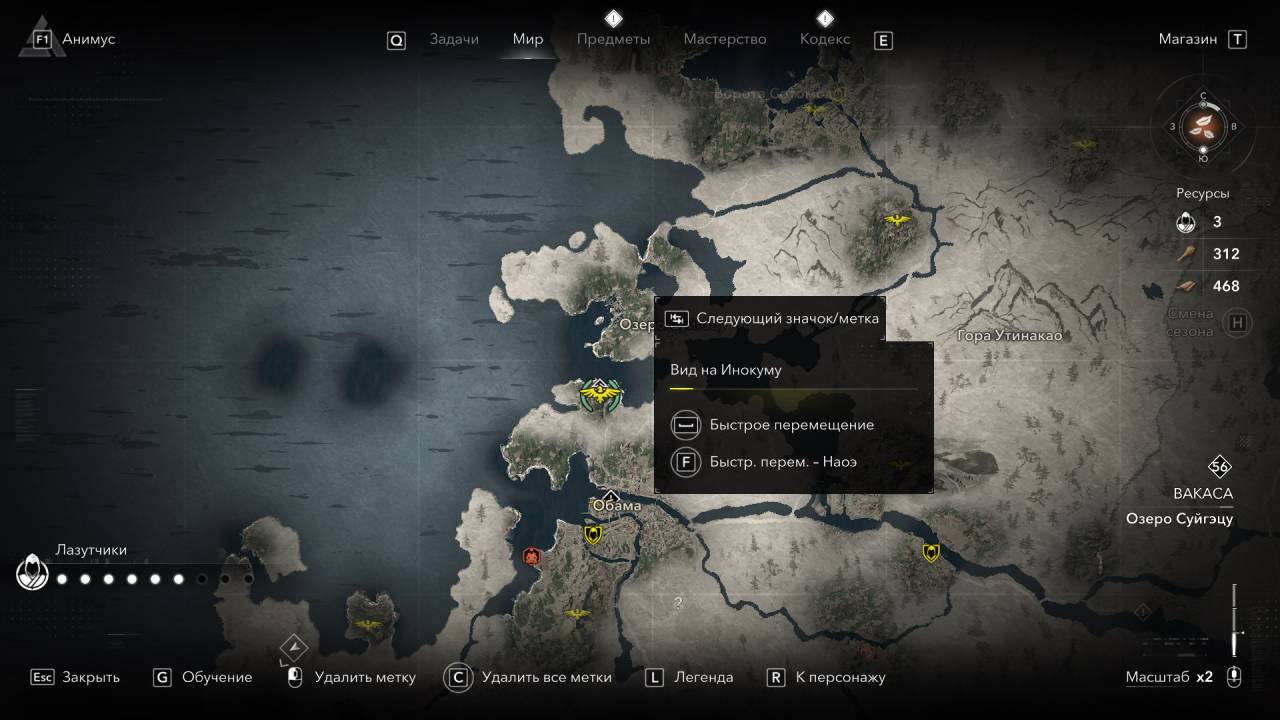Select the Мир tab

(527, 39)
